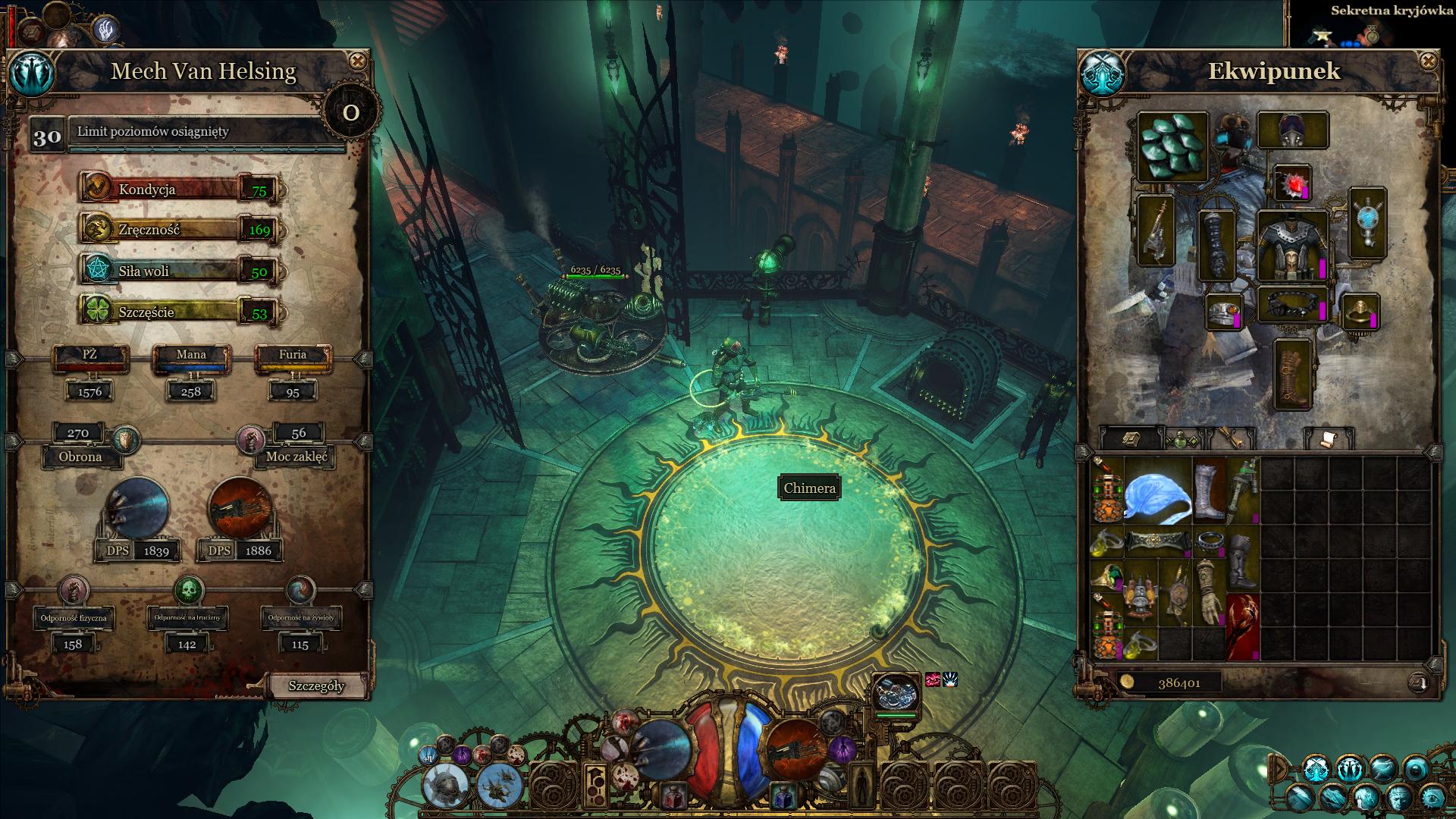Close the Mech Van Helsing character panel
1456x819 pixels.
point(357,61)
